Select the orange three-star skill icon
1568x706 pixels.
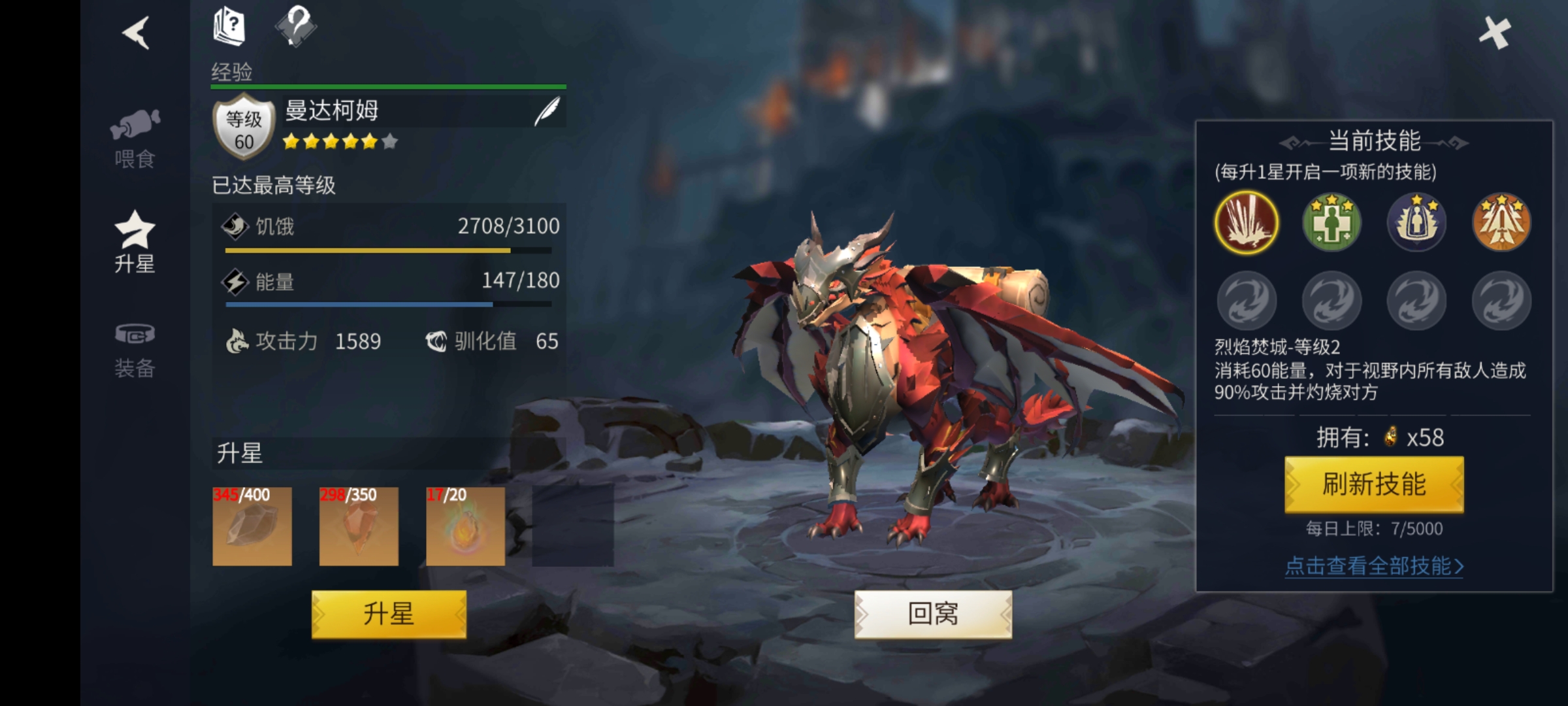(1501, 223)
